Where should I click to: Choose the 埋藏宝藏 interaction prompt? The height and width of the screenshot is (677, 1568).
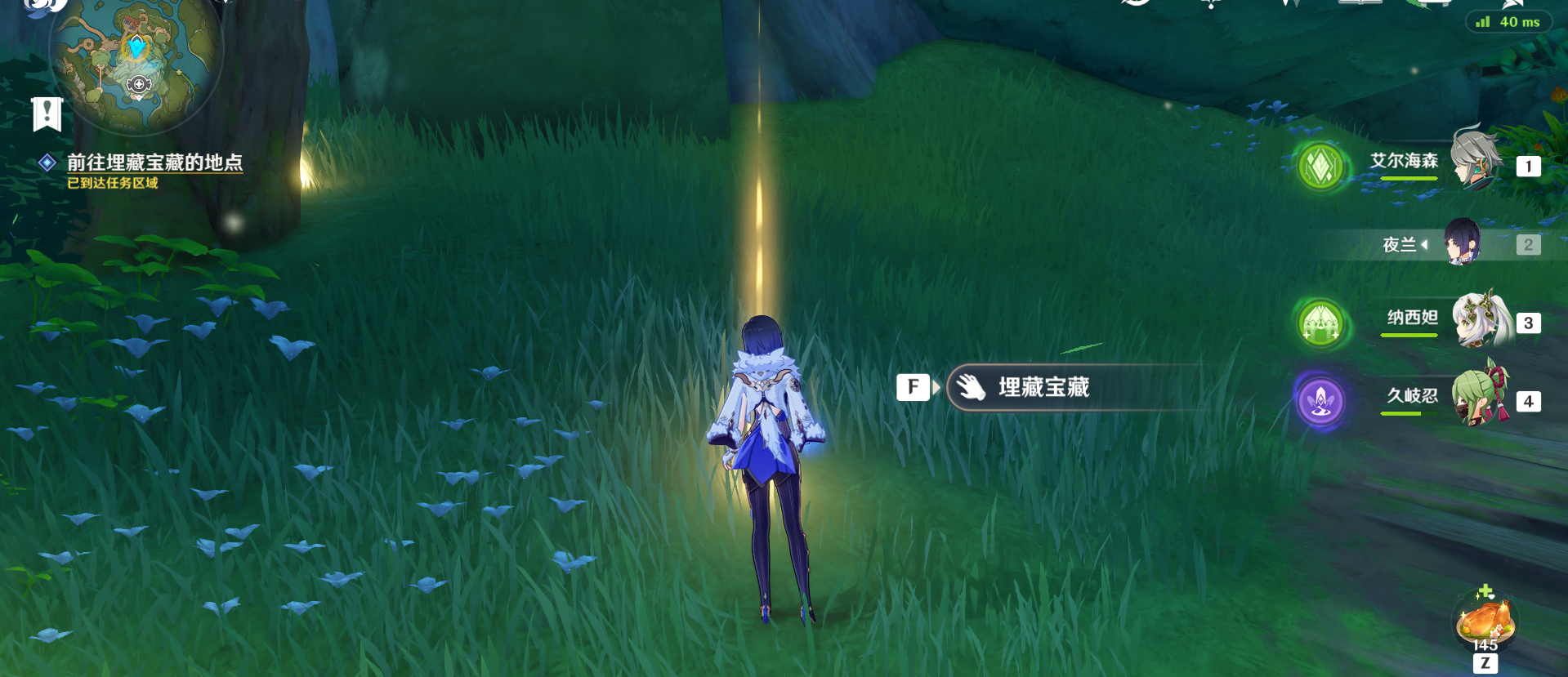coord(1043,387)
